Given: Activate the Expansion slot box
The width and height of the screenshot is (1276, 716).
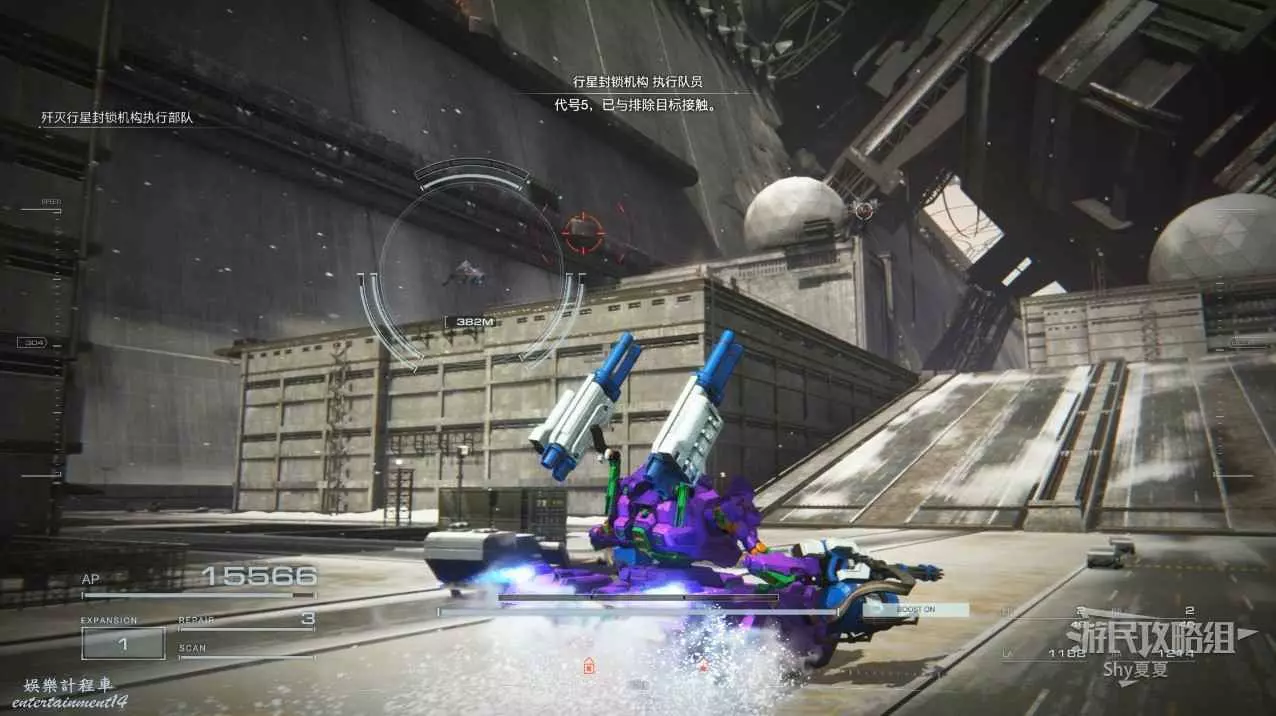Looking at the screenshot, I should 123,643.
